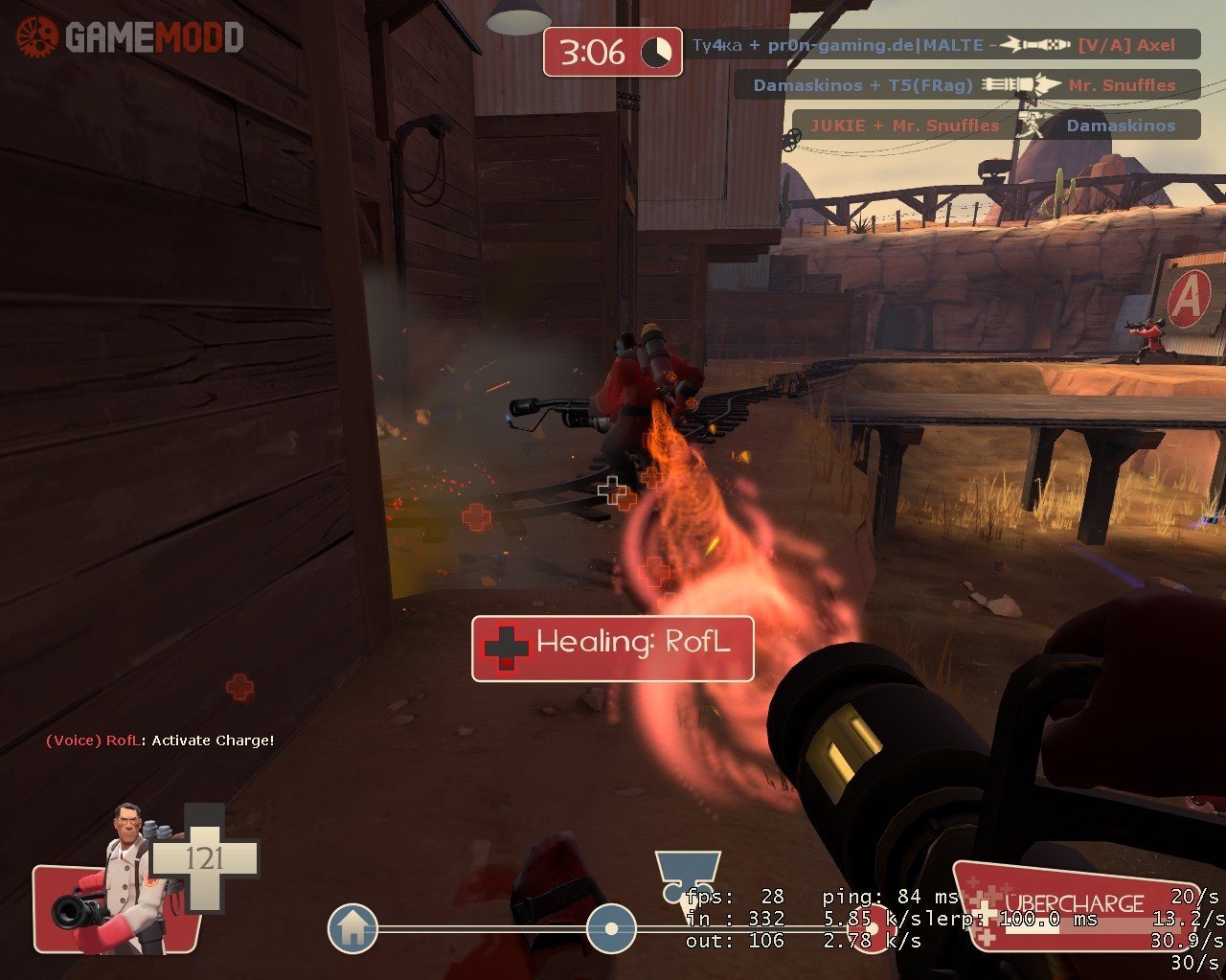Open the GAMEMODD watermark logo
This screenshot has width=1226, height=980.
(x=130, y=37)
